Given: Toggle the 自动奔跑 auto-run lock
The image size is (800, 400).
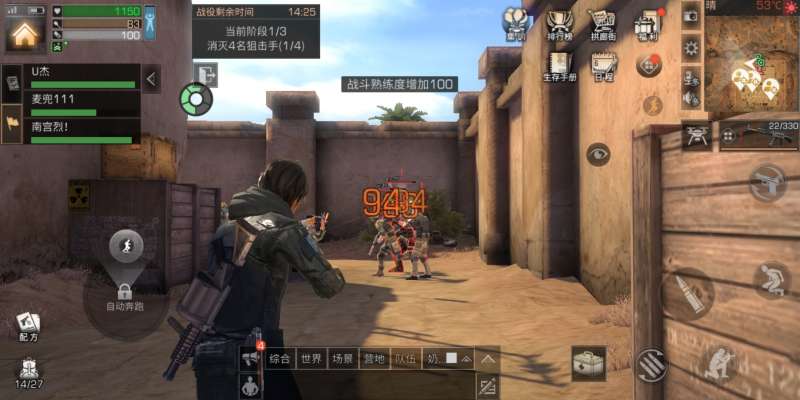Looking at the screenshot, I should click(125, 292).
